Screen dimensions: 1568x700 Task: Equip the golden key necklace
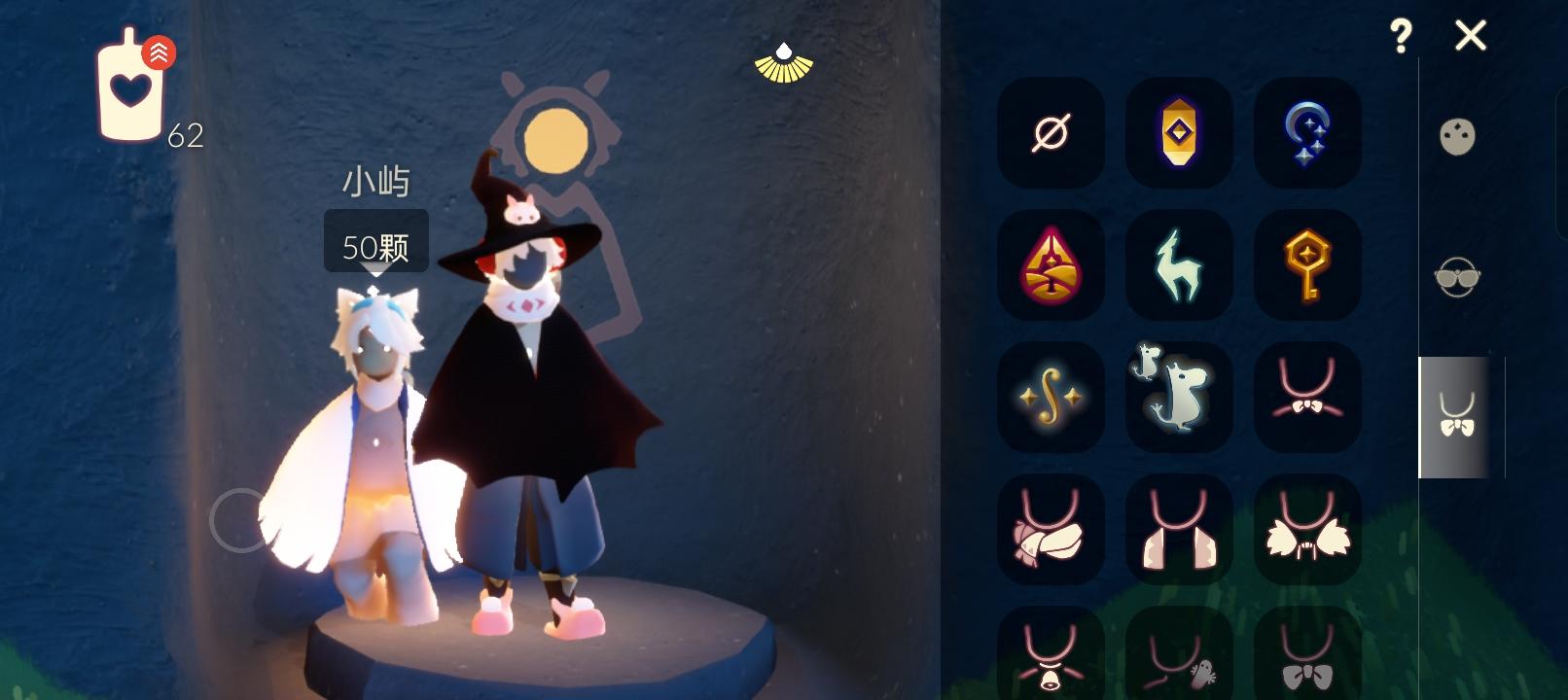(x=1307, y=265)
